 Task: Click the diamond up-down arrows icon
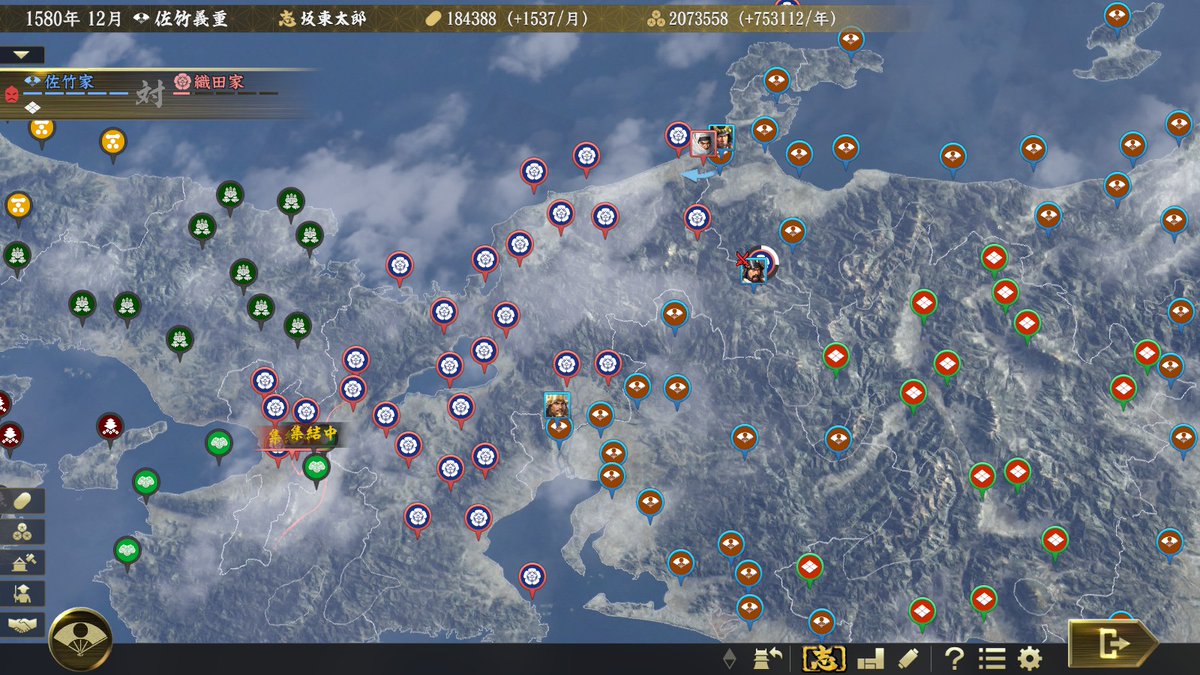(730, 658)
